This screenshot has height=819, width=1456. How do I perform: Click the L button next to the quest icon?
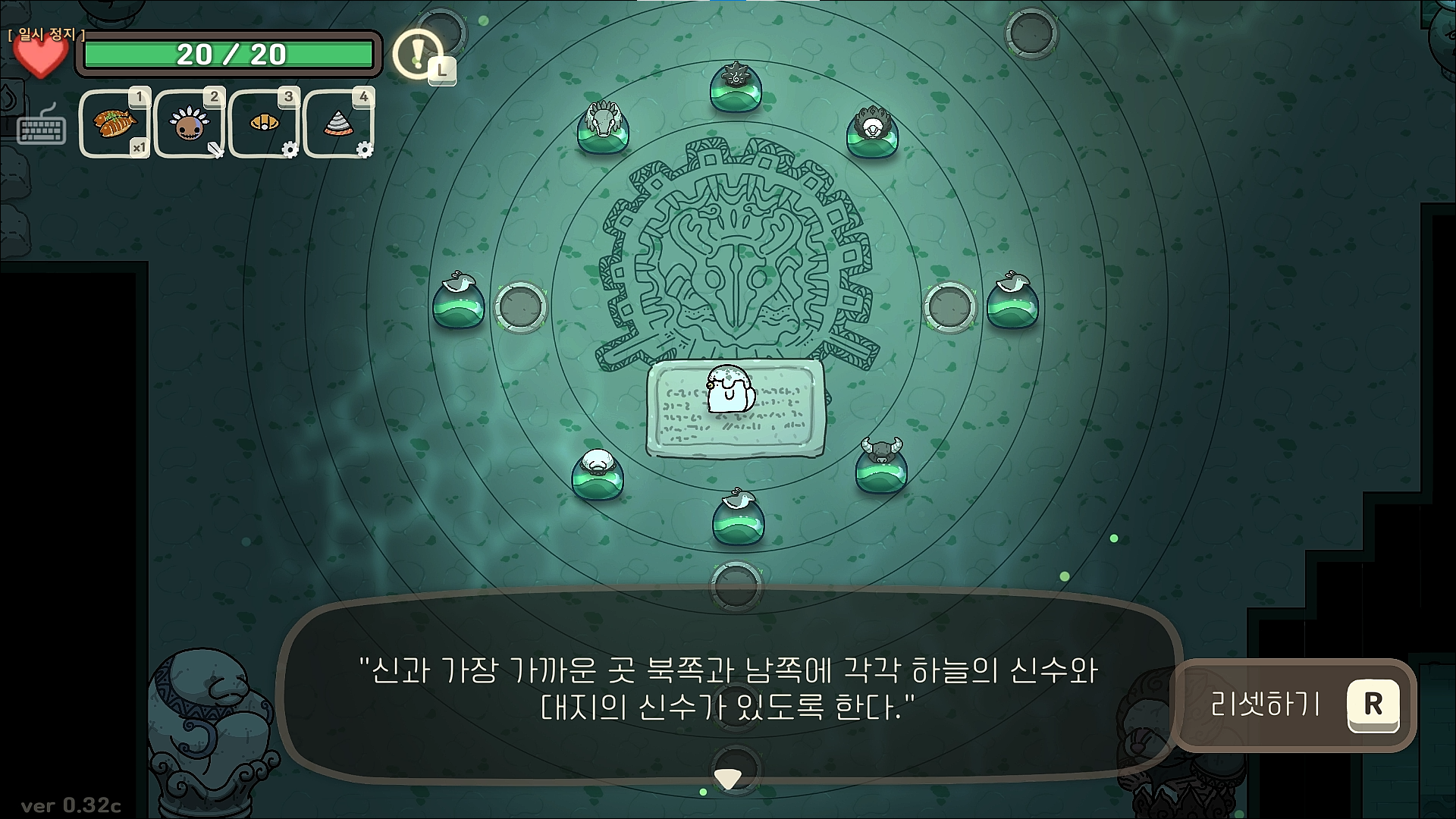(x=441, y=69)
